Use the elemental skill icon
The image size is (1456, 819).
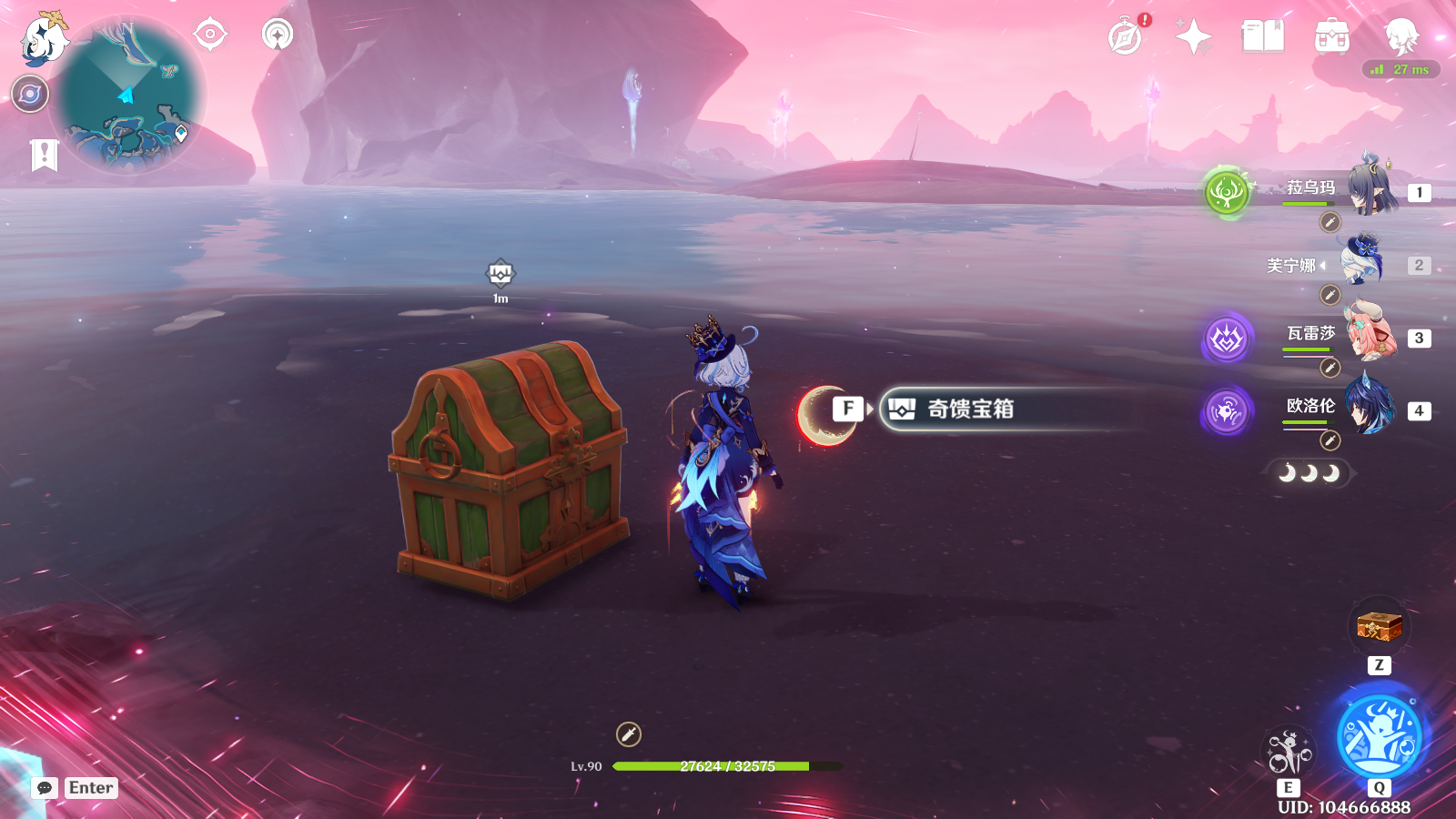1289,753
